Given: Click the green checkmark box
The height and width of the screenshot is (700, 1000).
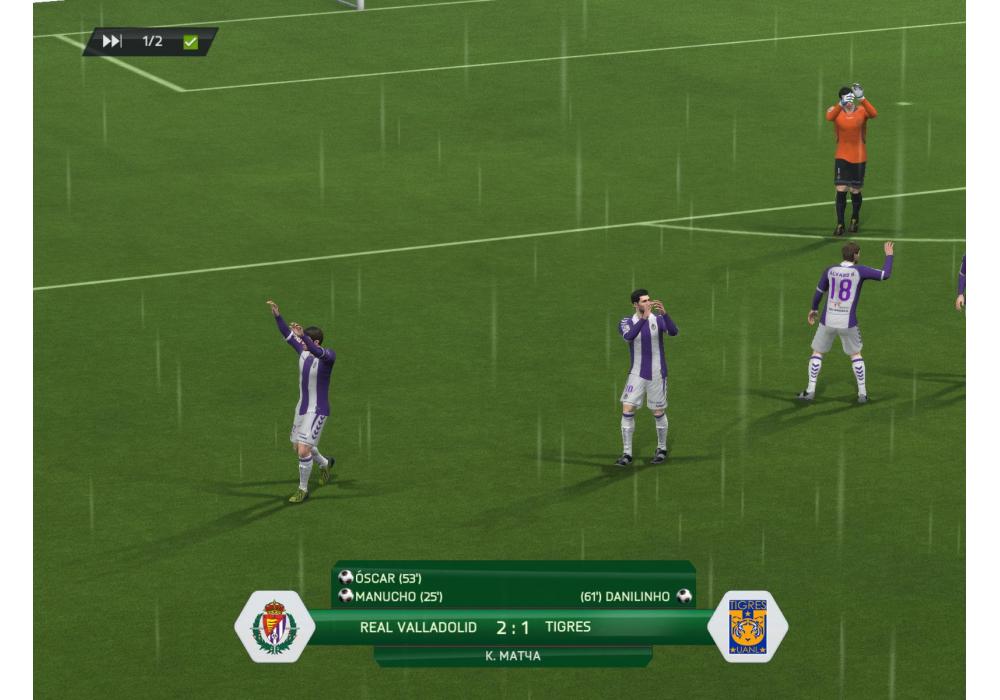Looking at the screenshot, I should 190,42.
